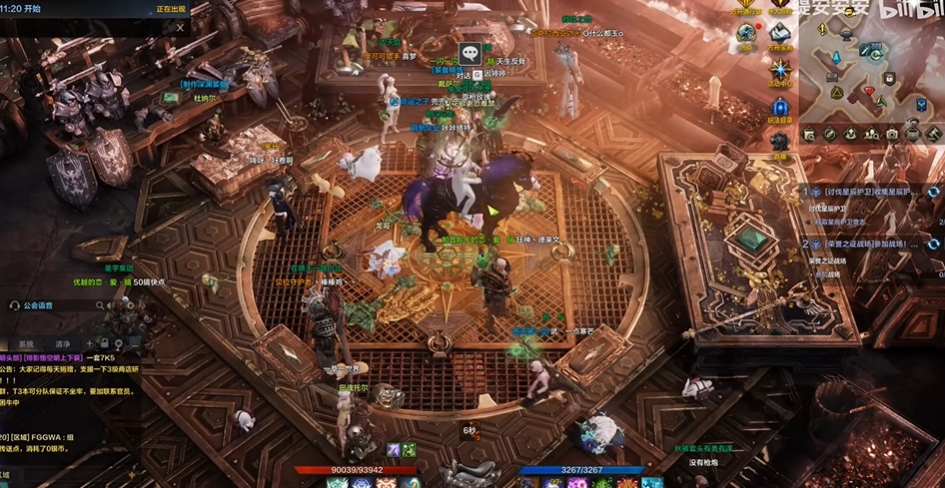Click the refresh icon on the first quest
Screen dimensions: 945x488
[933, 192]
